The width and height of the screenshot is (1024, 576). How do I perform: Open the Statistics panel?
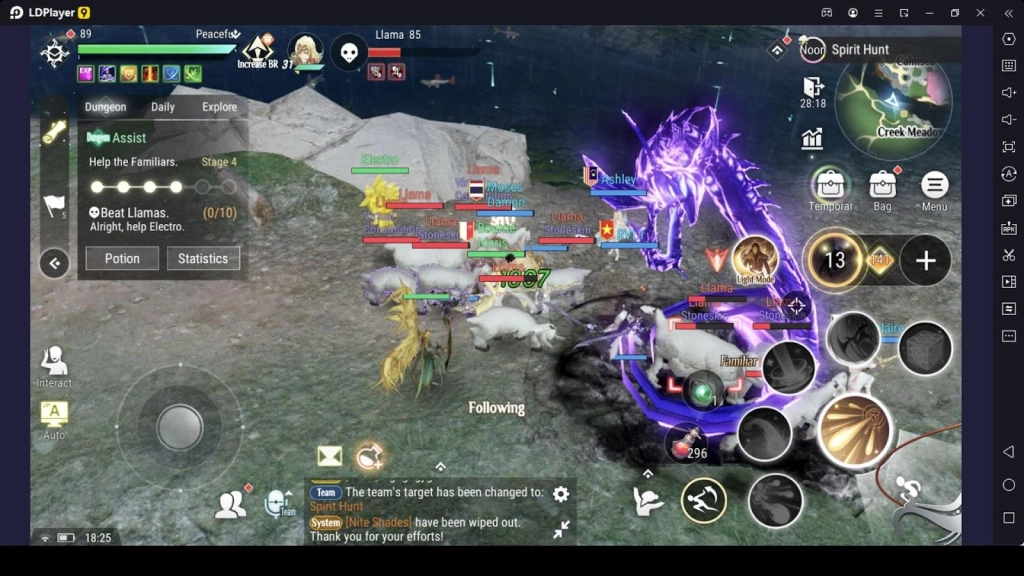[203, 258]
